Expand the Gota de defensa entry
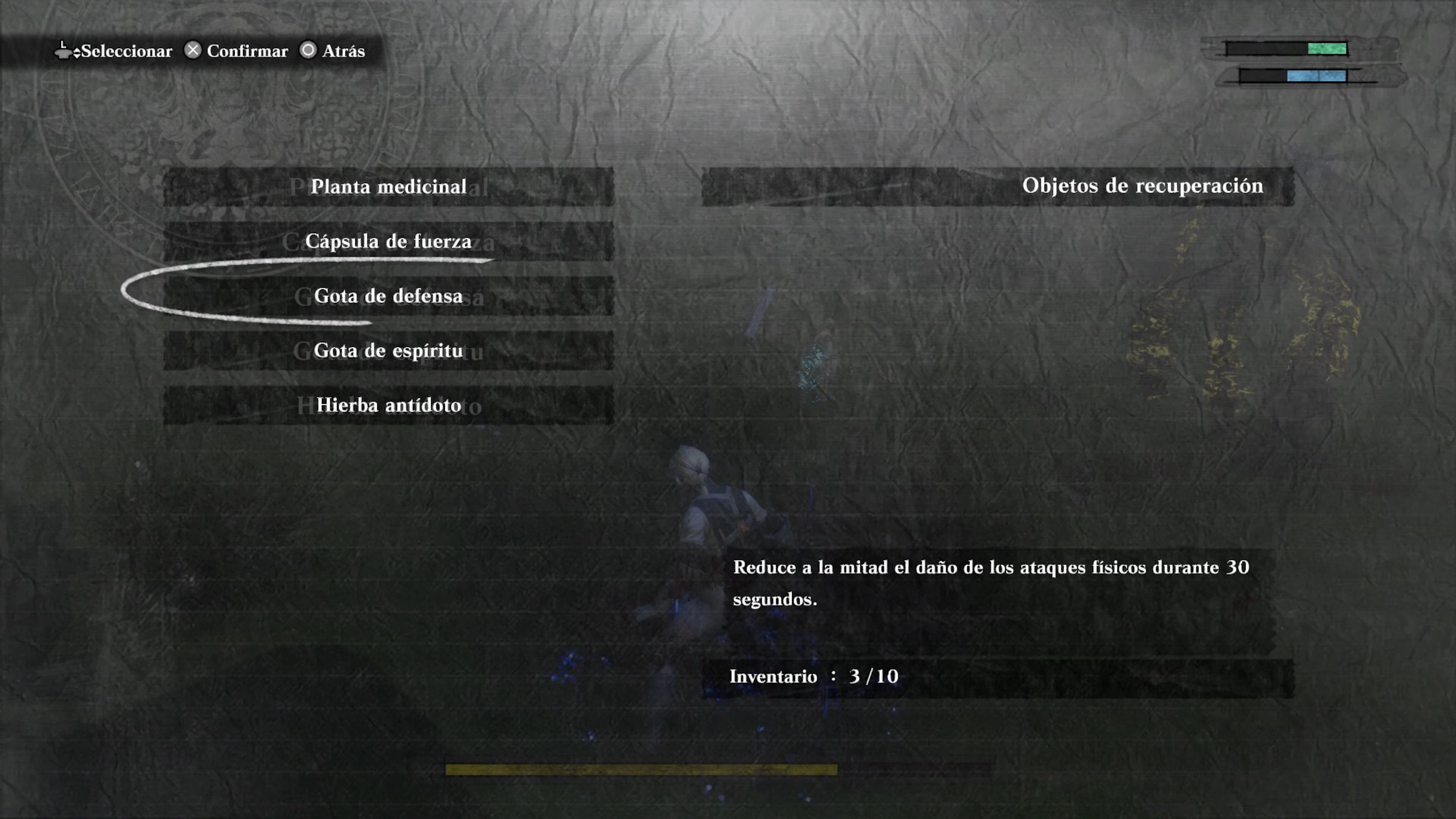Screen dimensions: 1456x819 [388, 296]
